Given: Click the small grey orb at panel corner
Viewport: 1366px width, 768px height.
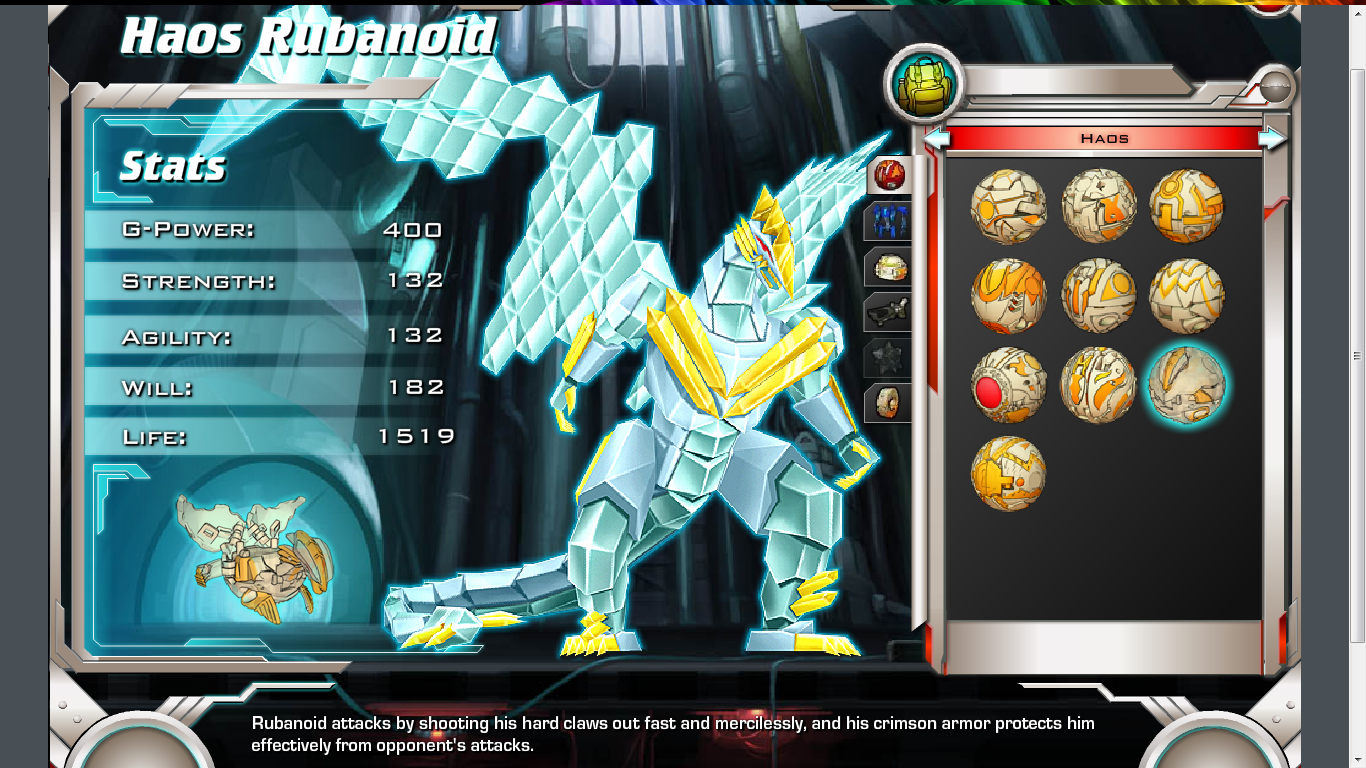Looking at the screenshot, I should [1275, 88].
